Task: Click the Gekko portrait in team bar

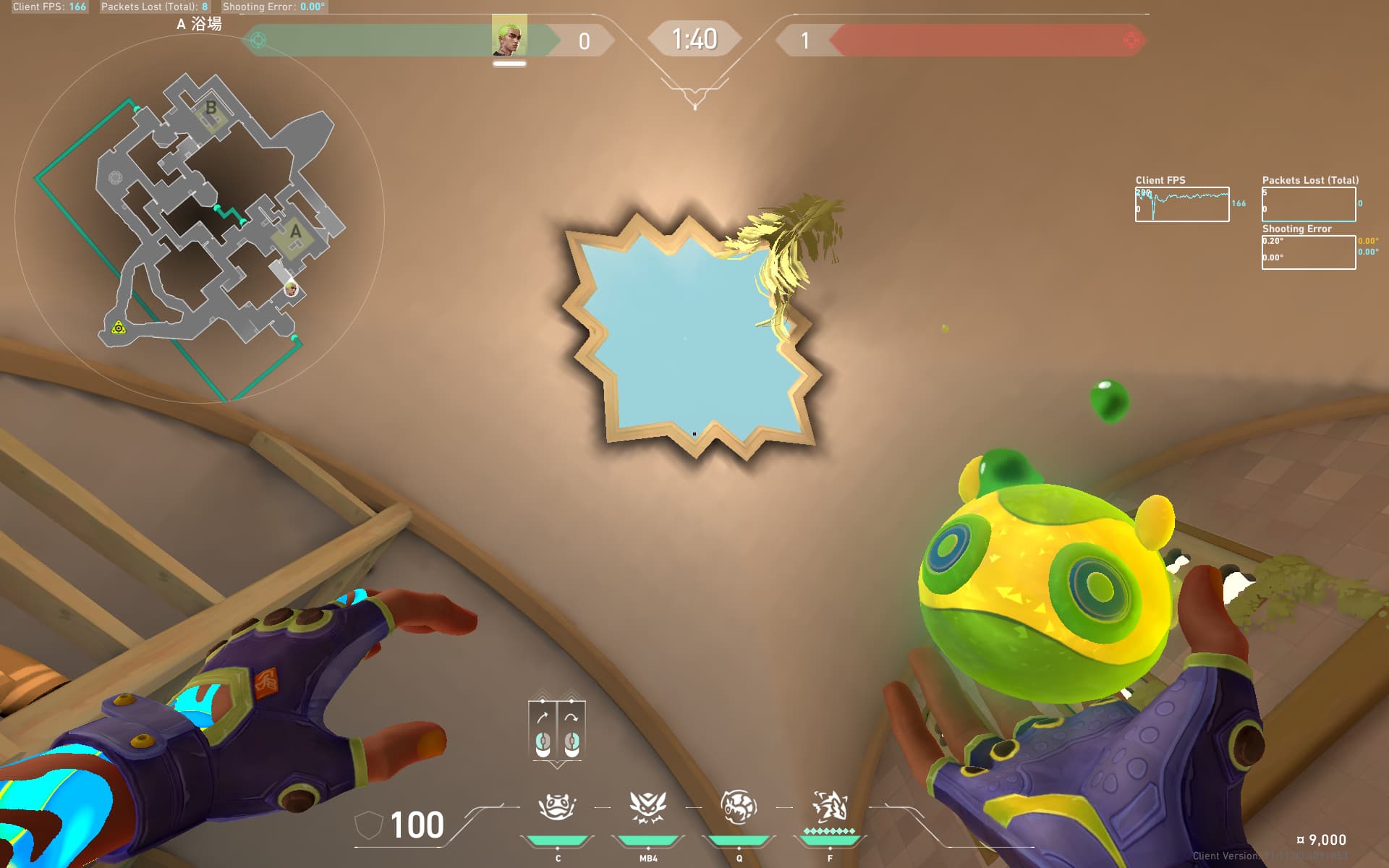Action: [x=509, y=36]
